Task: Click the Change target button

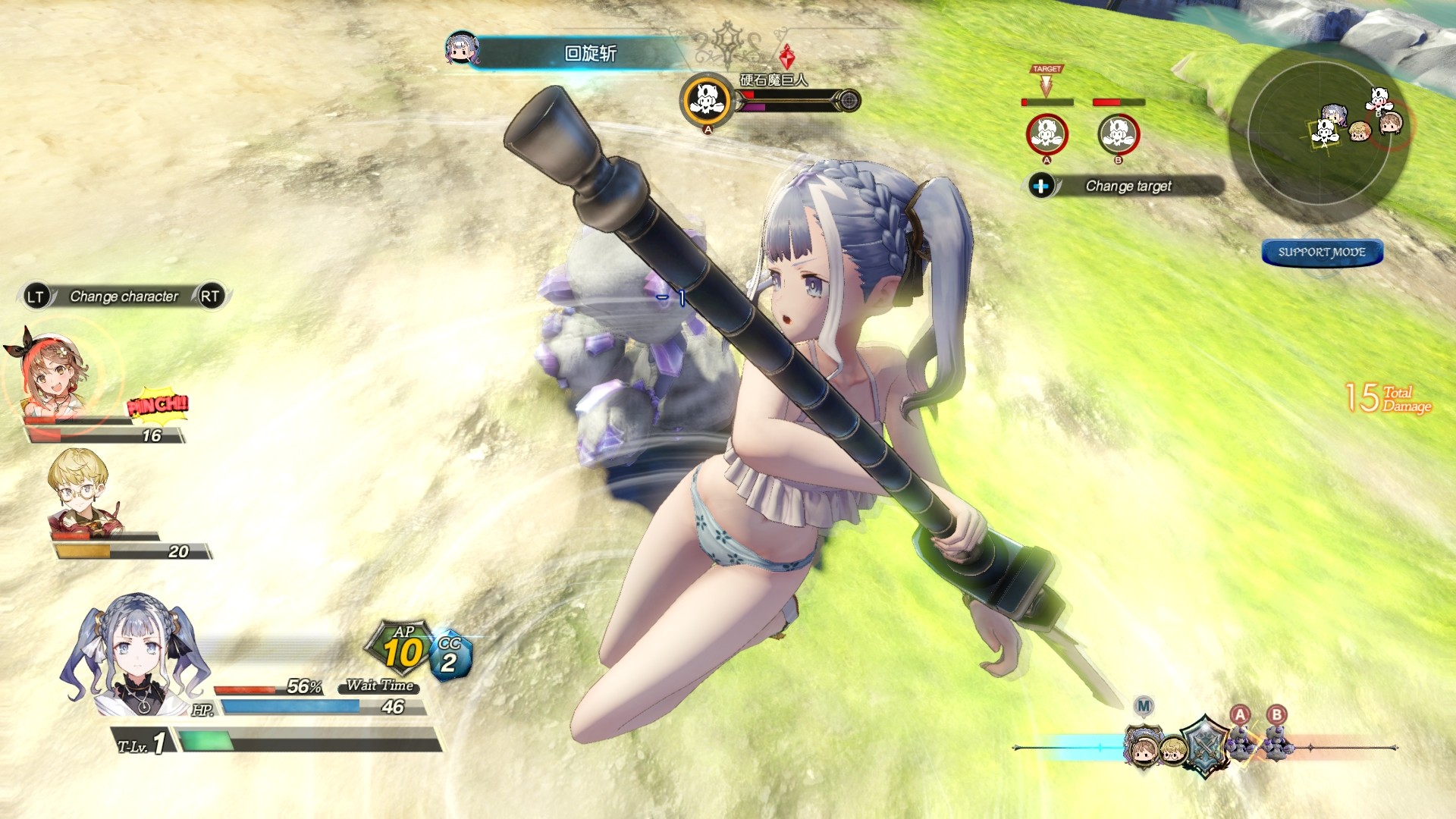Action: click(1127, 186)
